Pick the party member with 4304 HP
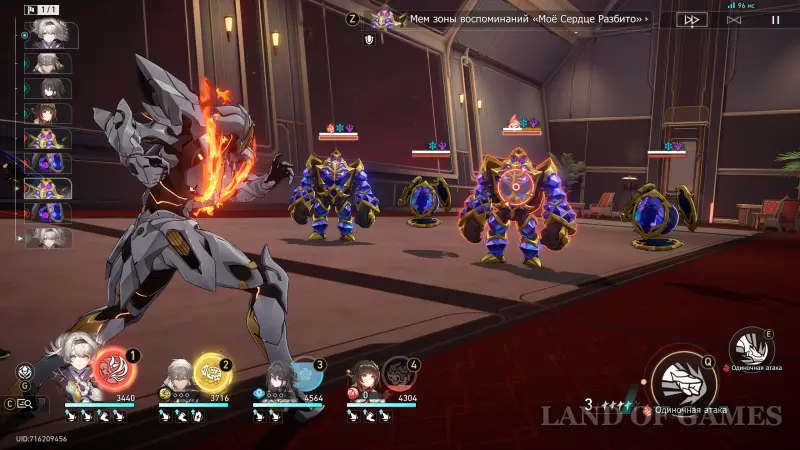Screen dimensions: 800x450 point(366,379)
